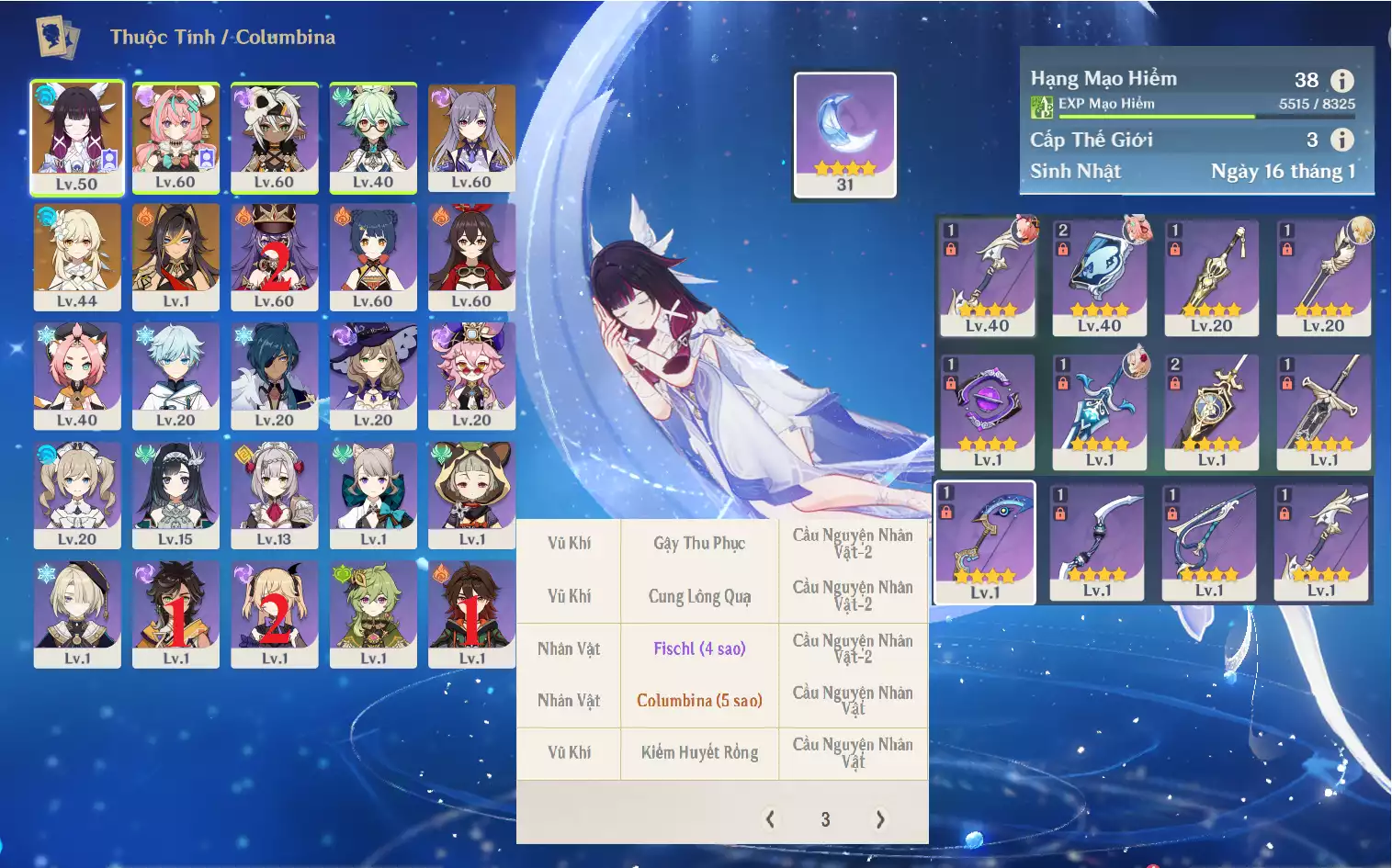Pick the Sucrose Lv.40 portrait

click(373, 136)
